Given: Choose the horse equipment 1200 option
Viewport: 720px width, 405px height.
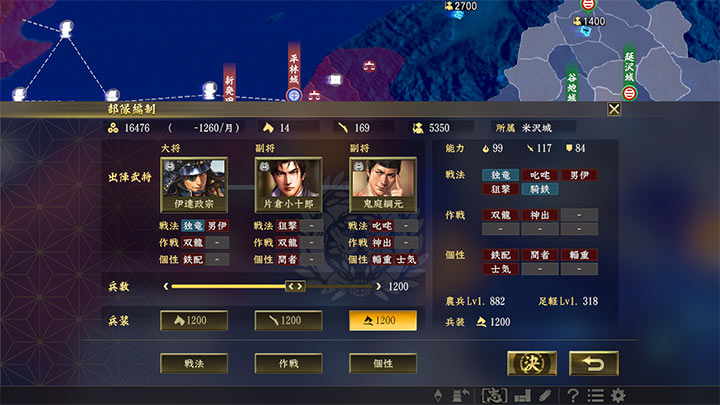Looking at the screenshot, I should [x=193, y=320].
